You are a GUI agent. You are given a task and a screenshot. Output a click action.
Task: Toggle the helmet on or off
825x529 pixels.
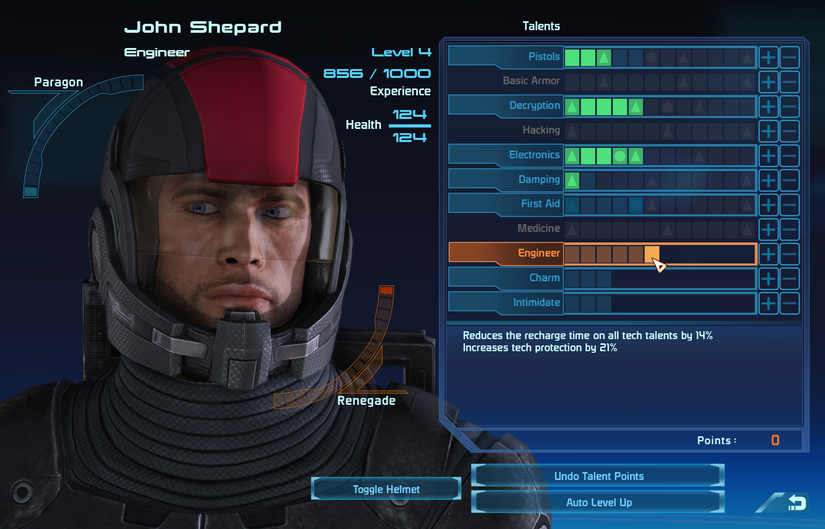coord(386,489)
